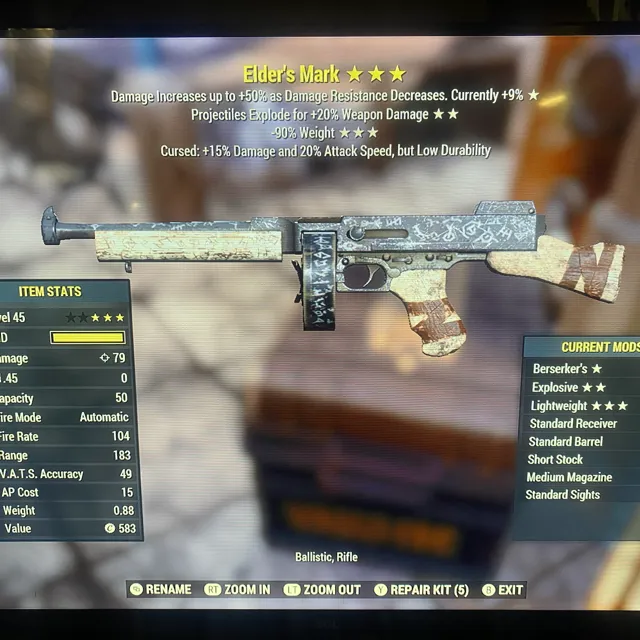Select the Explosive mod entry
This screenshot has width=640, height=640.
(x=569, y=387)
